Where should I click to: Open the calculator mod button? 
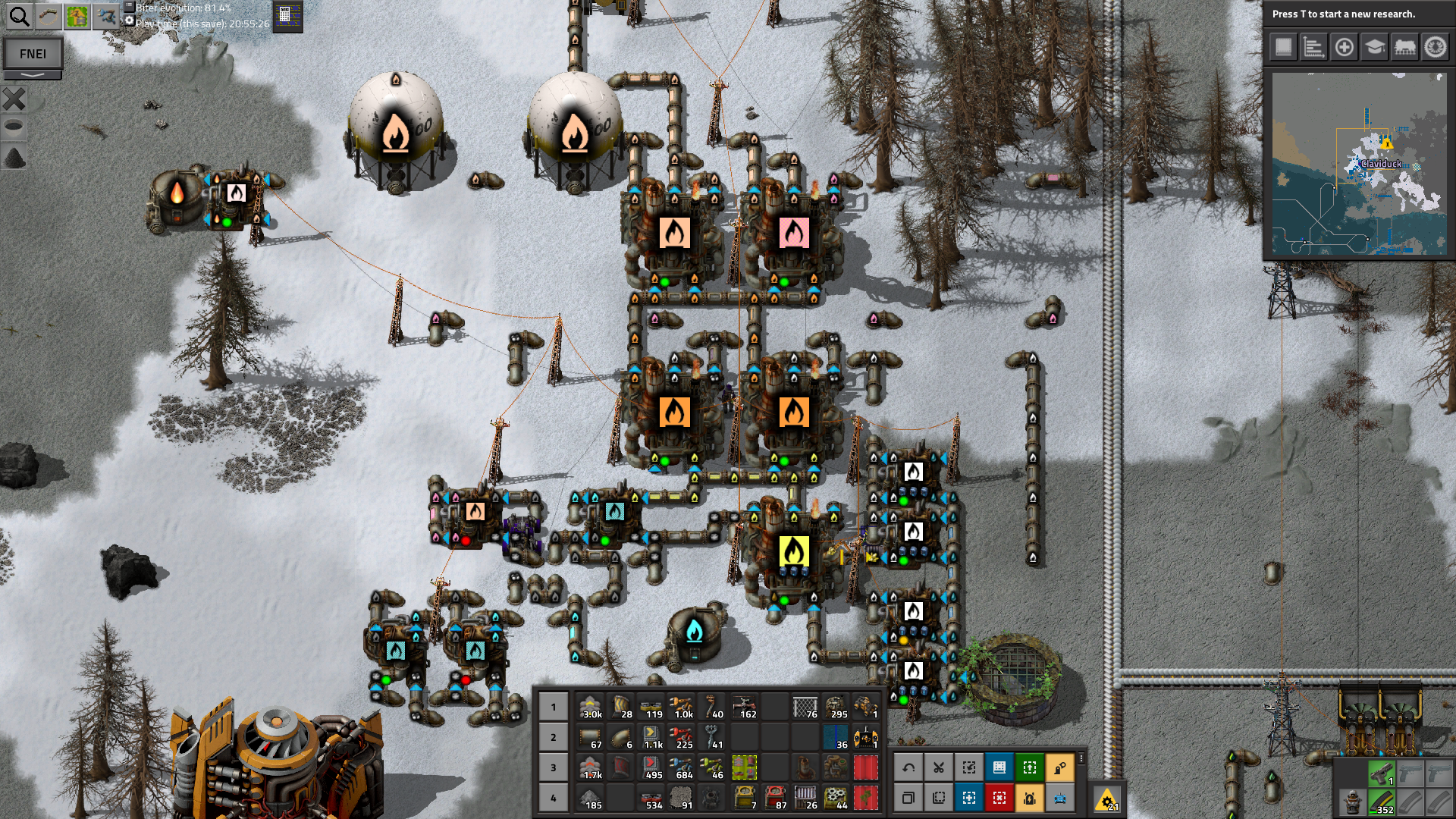[x=286, y=15]
